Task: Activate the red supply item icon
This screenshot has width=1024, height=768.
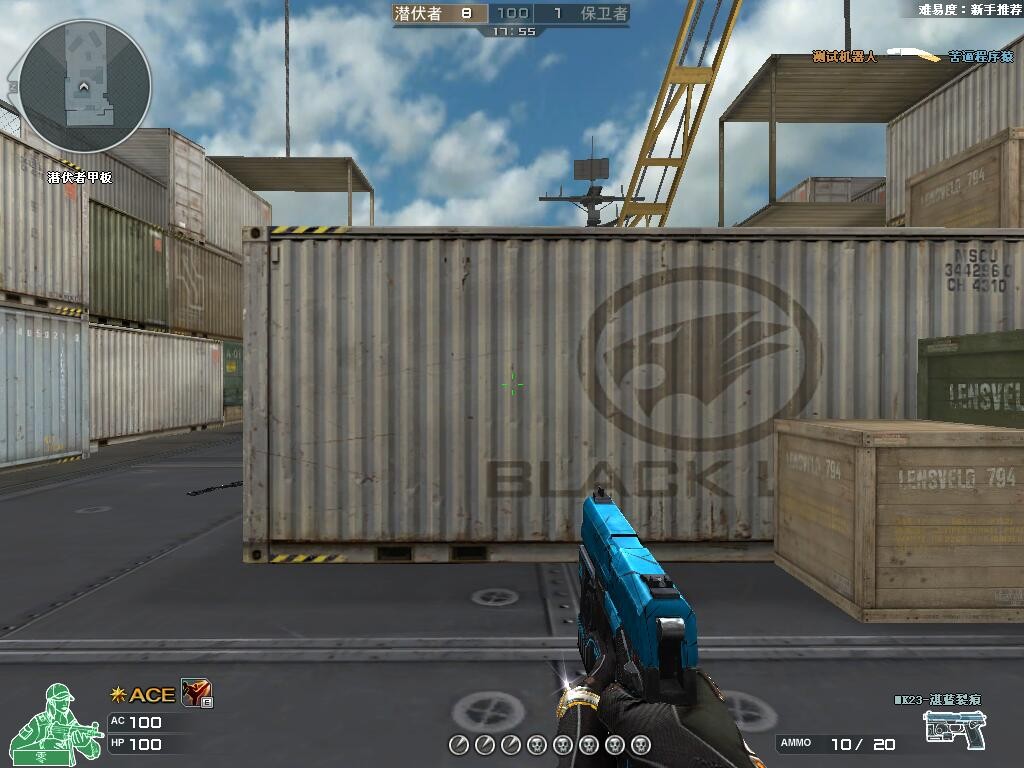Action: tap(195, 693)
